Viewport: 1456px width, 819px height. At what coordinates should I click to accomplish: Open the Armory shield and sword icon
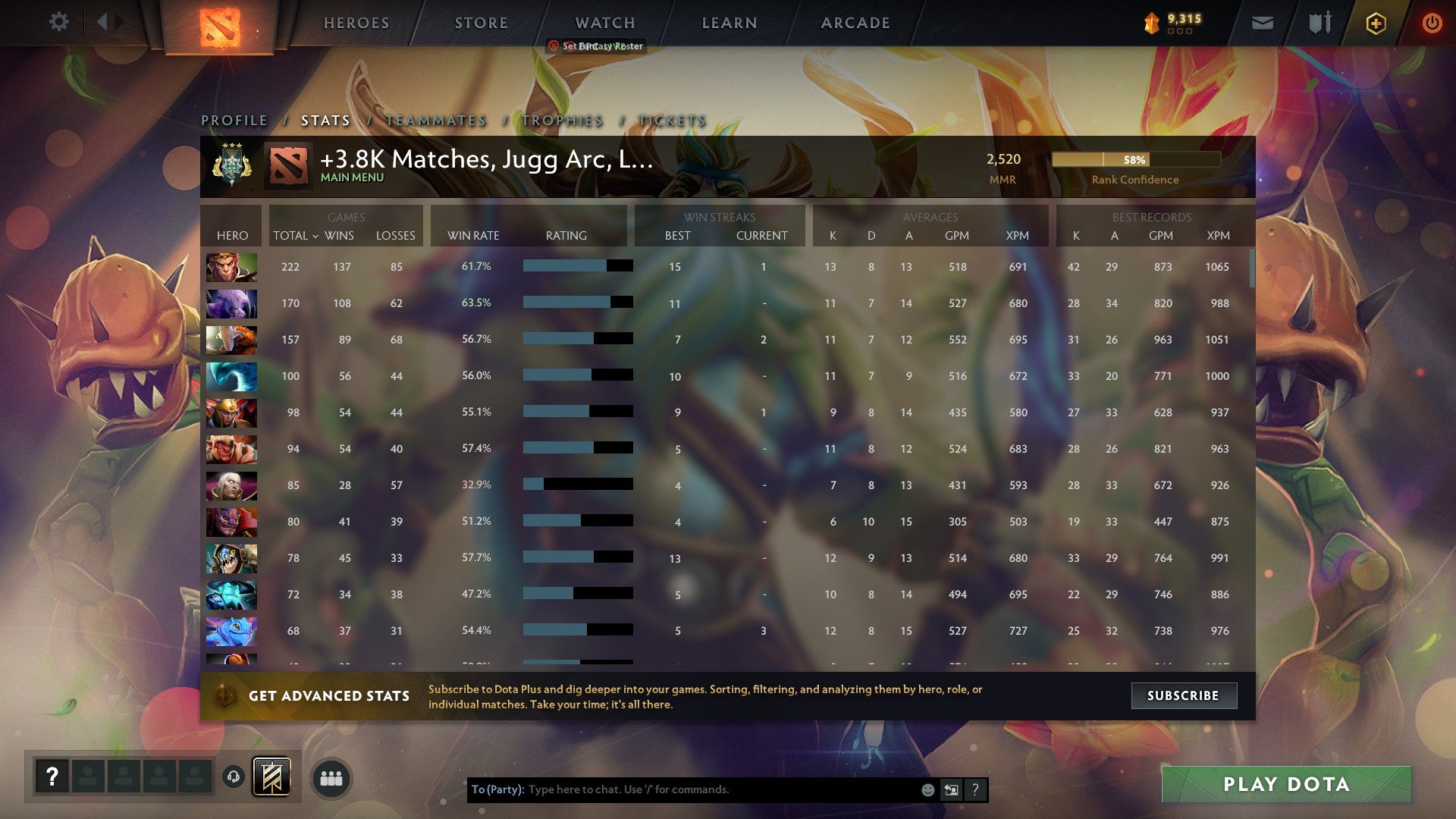1319,23
